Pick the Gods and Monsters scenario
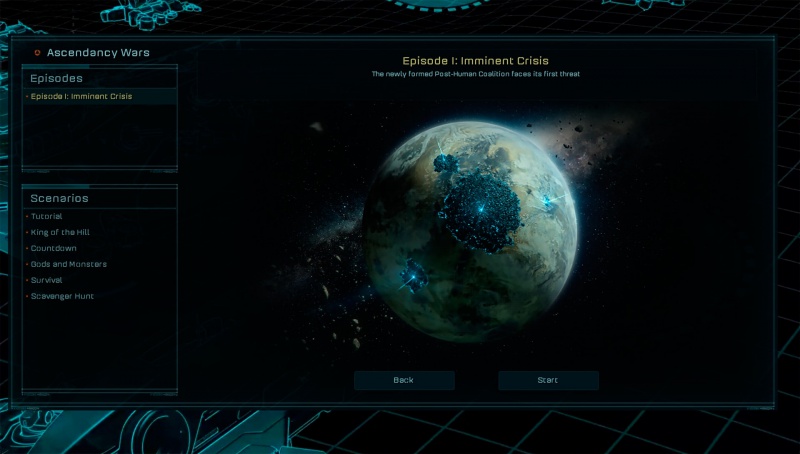The width and height of the screenshot is (800, 454). (x=69, y=264)
